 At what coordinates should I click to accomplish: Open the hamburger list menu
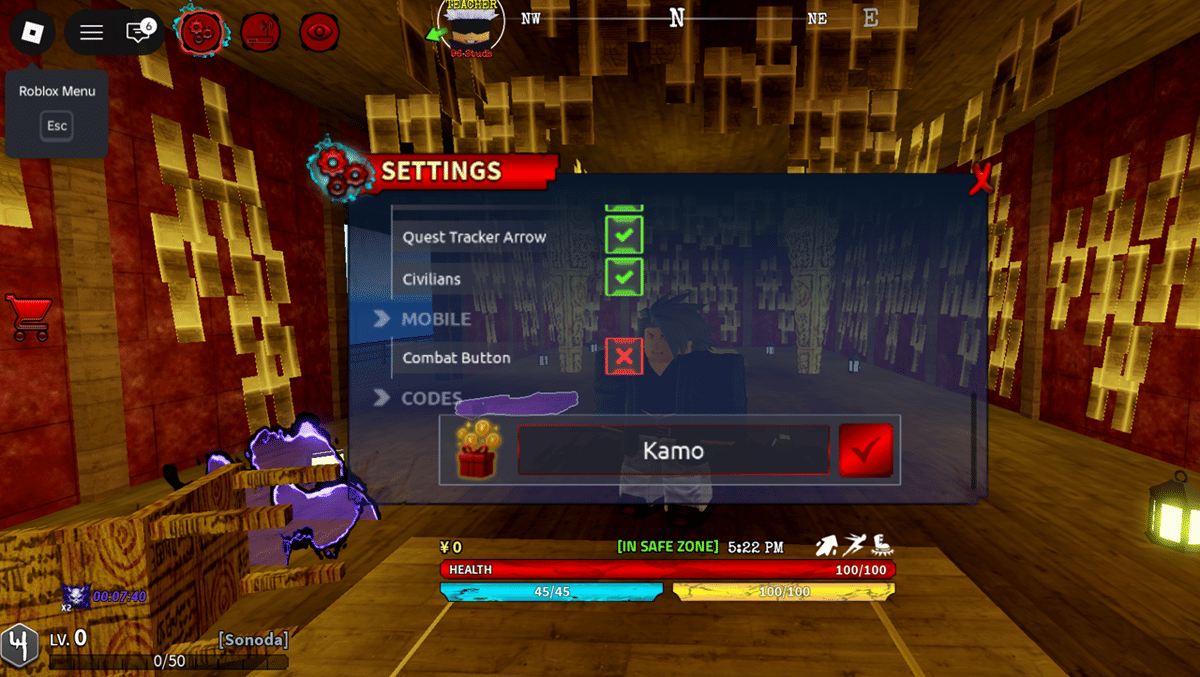coord(92,32)
